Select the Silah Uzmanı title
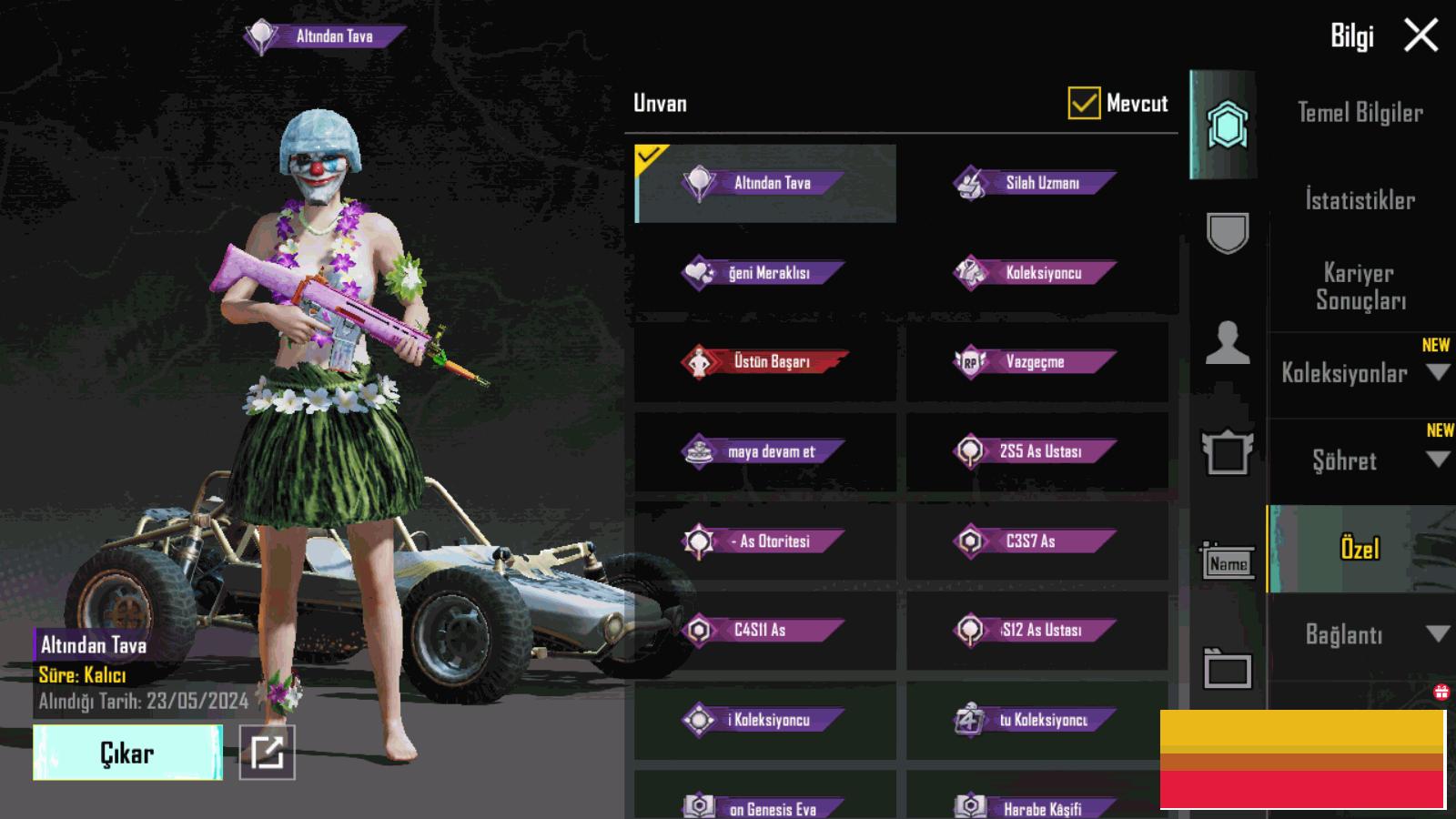The width and height of the screenshot is (1456, 819). tap(1036, 183)
